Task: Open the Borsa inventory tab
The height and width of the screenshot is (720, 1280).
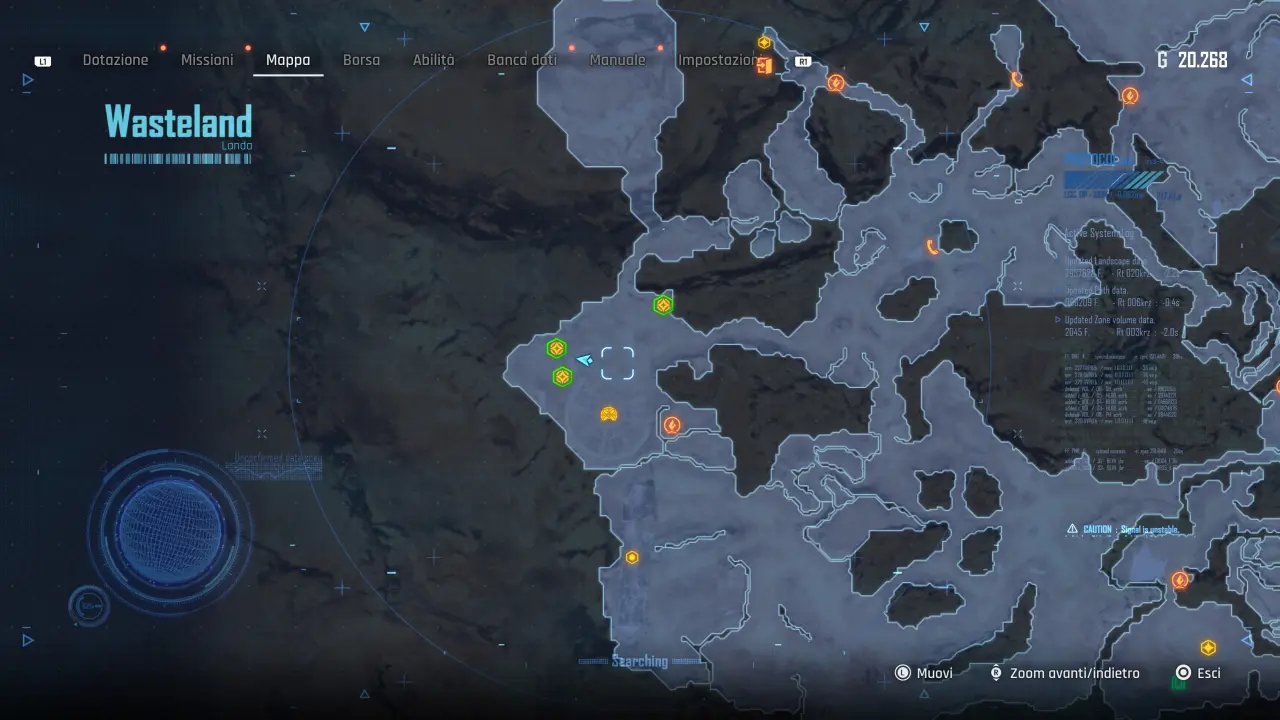Action: click(x=361, y=60)
